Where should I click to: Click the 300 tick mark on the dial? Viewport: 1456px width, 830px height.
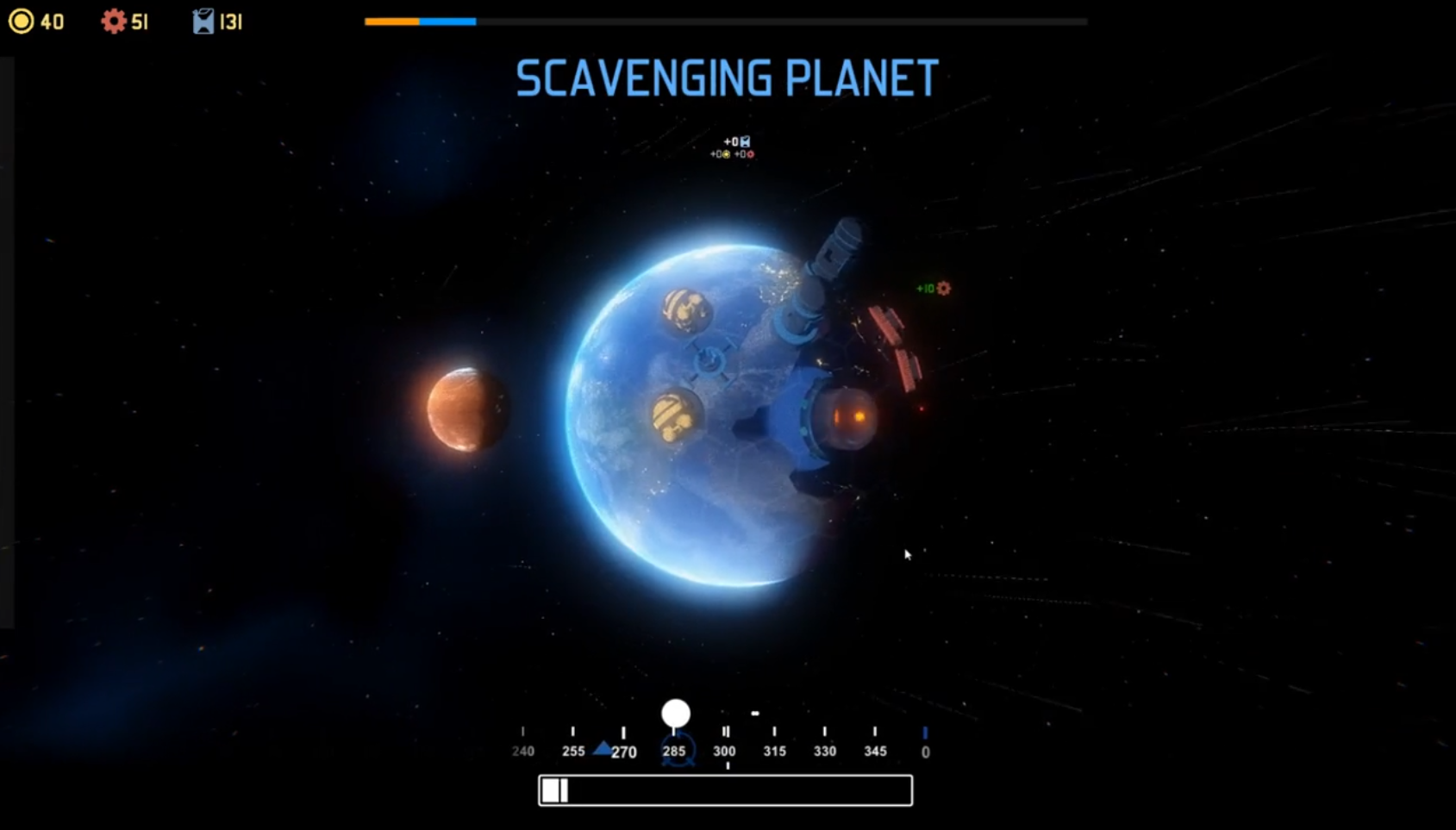(725, 732)
